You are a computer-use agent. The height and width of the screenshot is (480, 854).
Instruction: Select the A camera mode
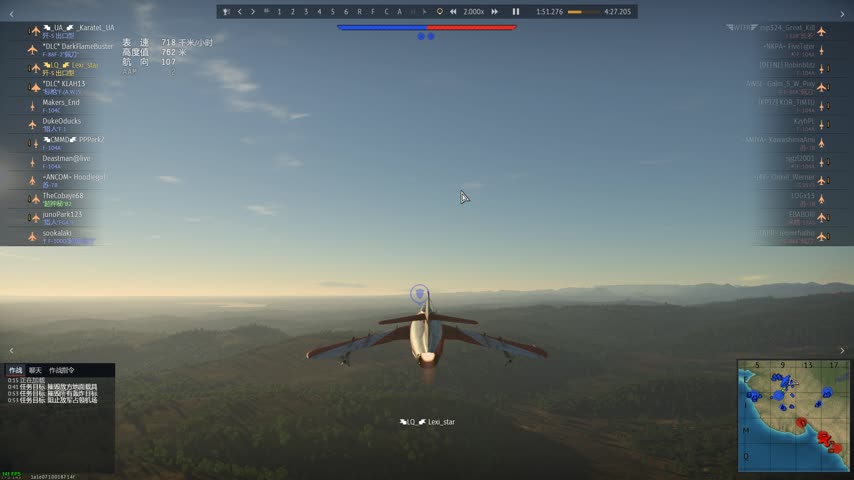click(399, 12)
